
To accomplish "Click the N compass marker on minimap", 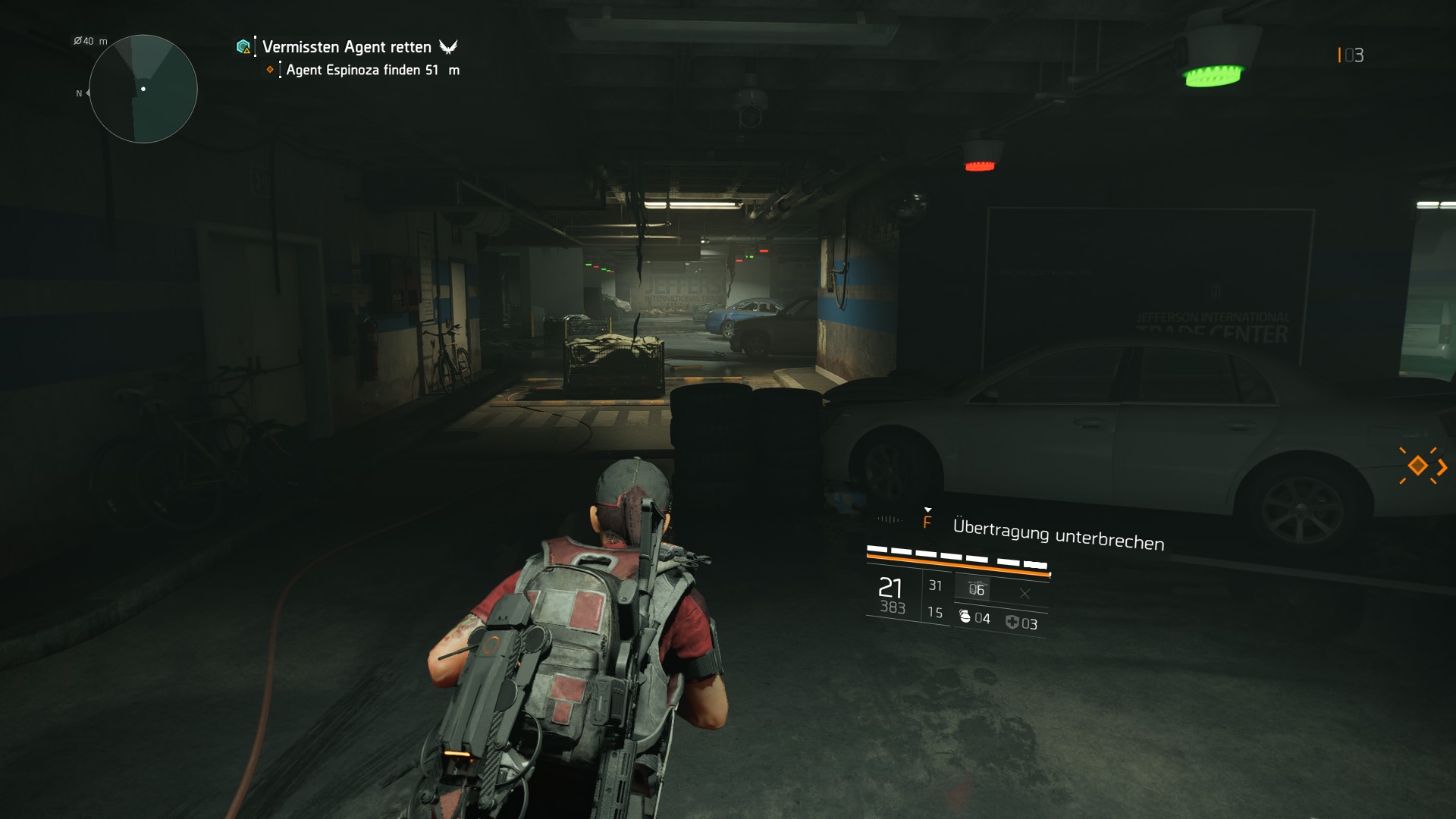I will (x=78, y=94).
